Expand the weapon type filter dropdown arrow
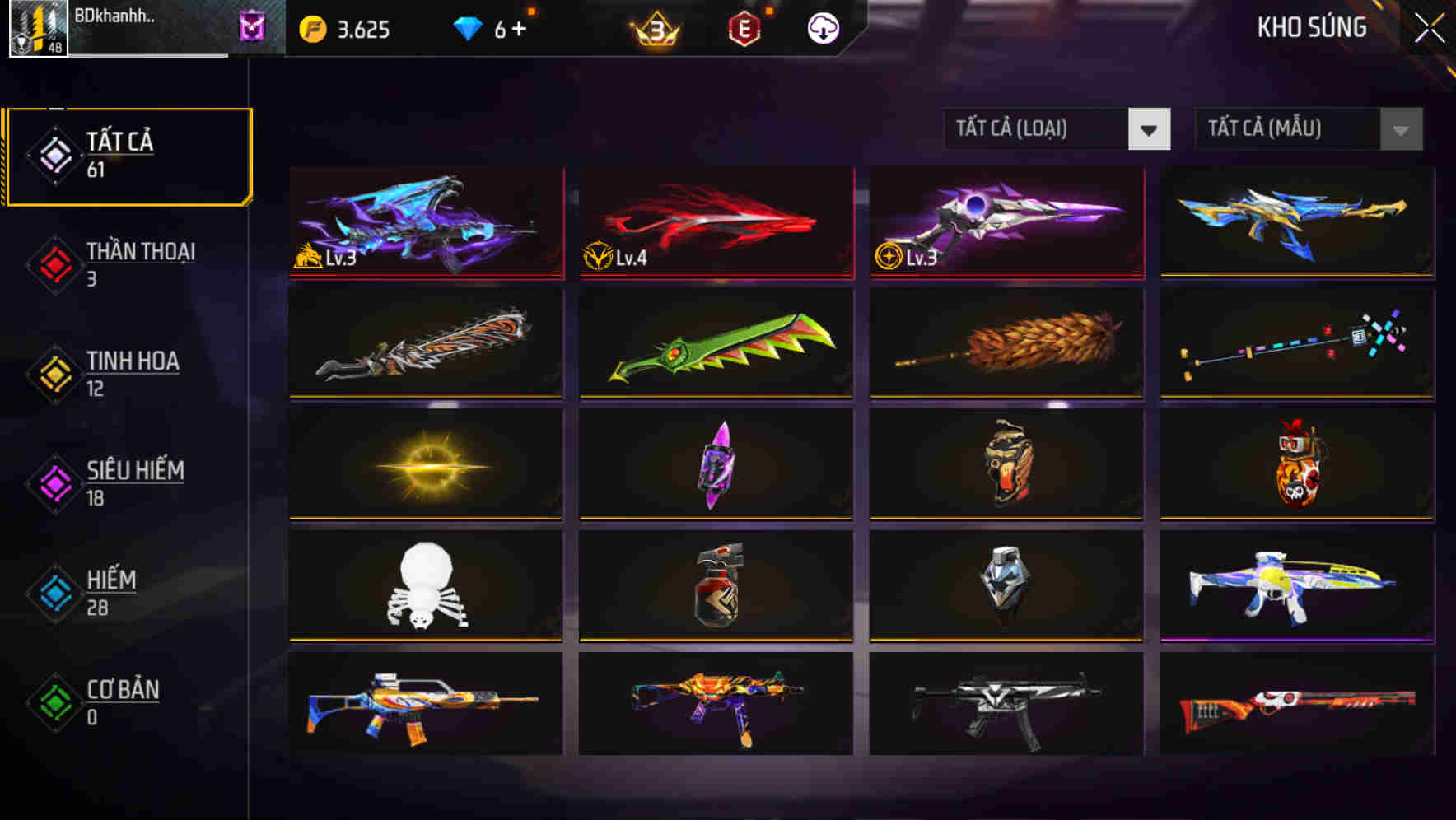Image resolution: width=1456 pixels, height=820 pixels. (x=1150, y=129)
